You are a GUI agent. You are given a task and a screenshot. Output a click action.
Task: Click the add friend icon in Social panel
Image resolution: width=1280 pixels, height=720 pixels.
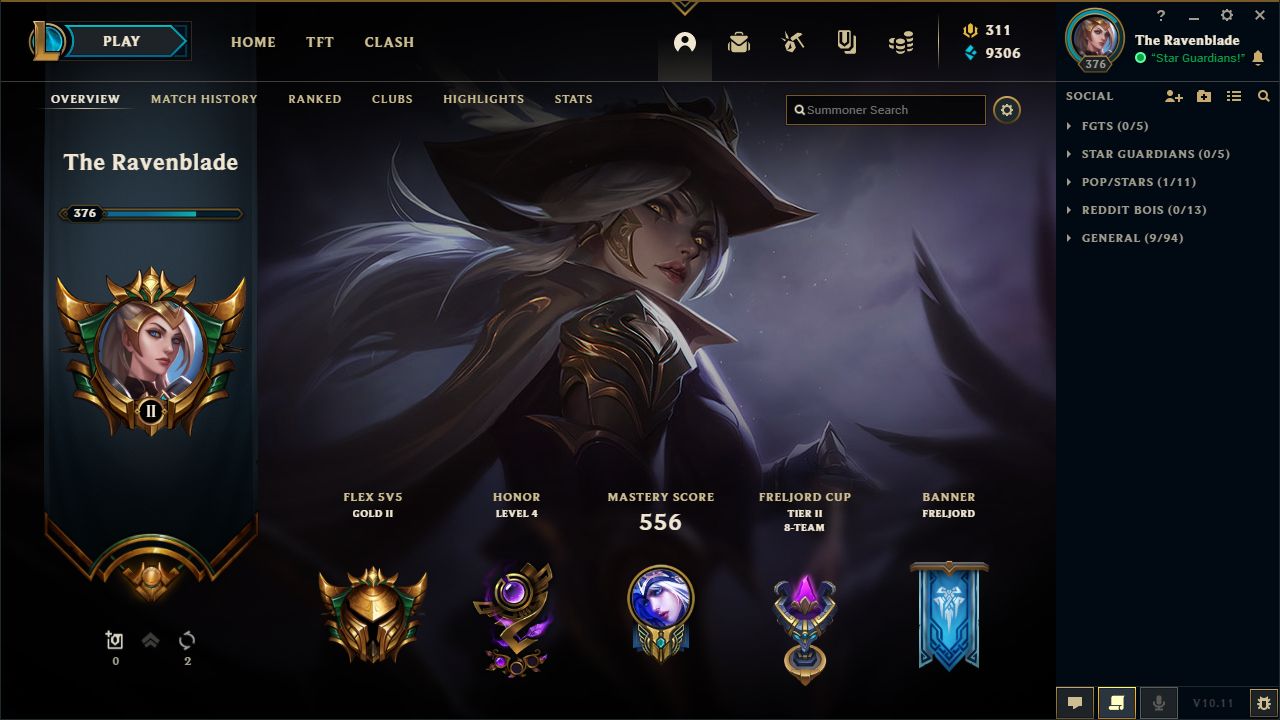coord(1174,96)
